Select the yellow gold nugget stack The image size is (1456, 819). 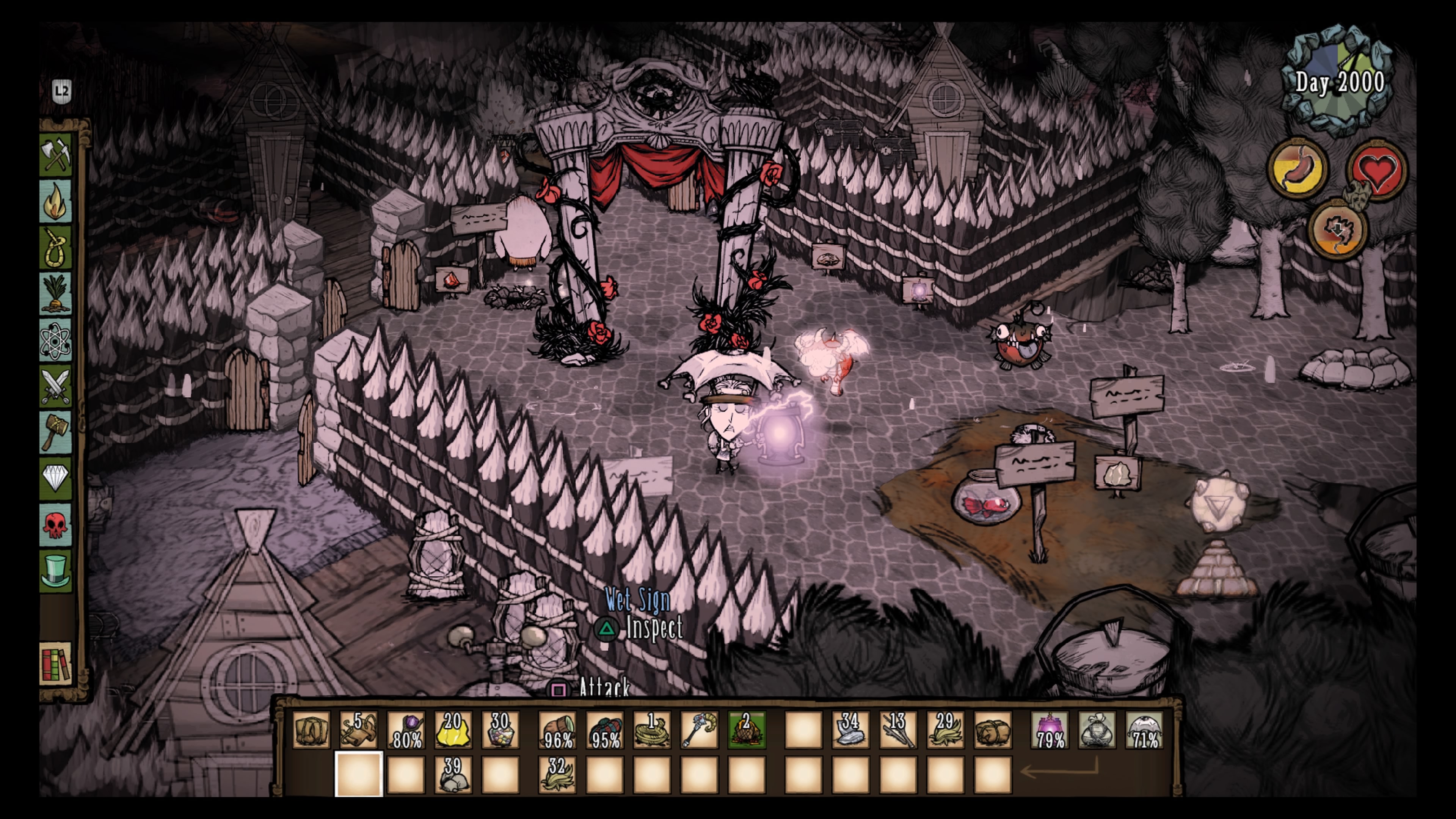(x=453, y=730)
